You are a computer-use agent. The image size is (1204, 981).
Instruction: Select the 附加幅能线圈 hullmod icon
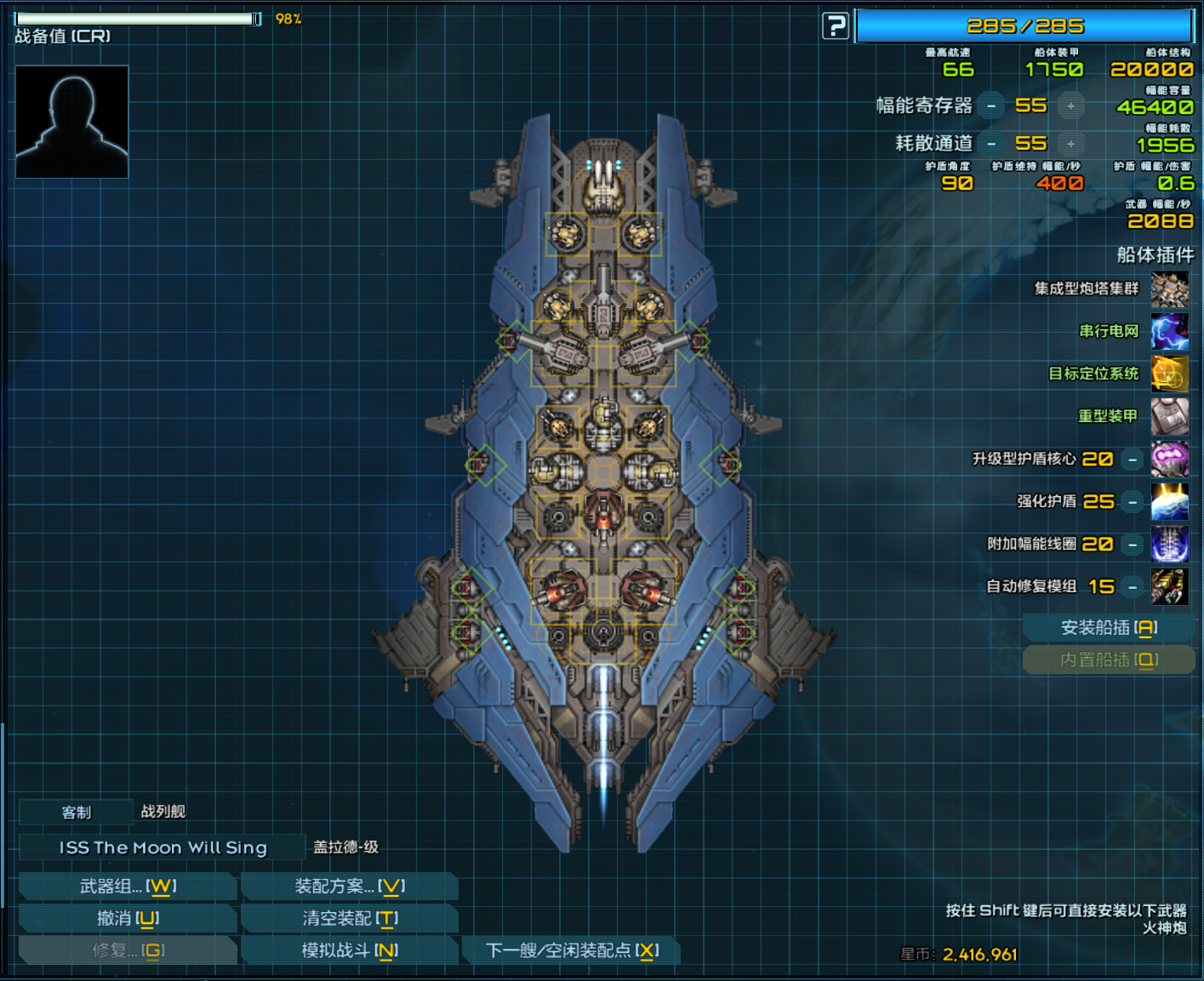tap(1169, 545)
